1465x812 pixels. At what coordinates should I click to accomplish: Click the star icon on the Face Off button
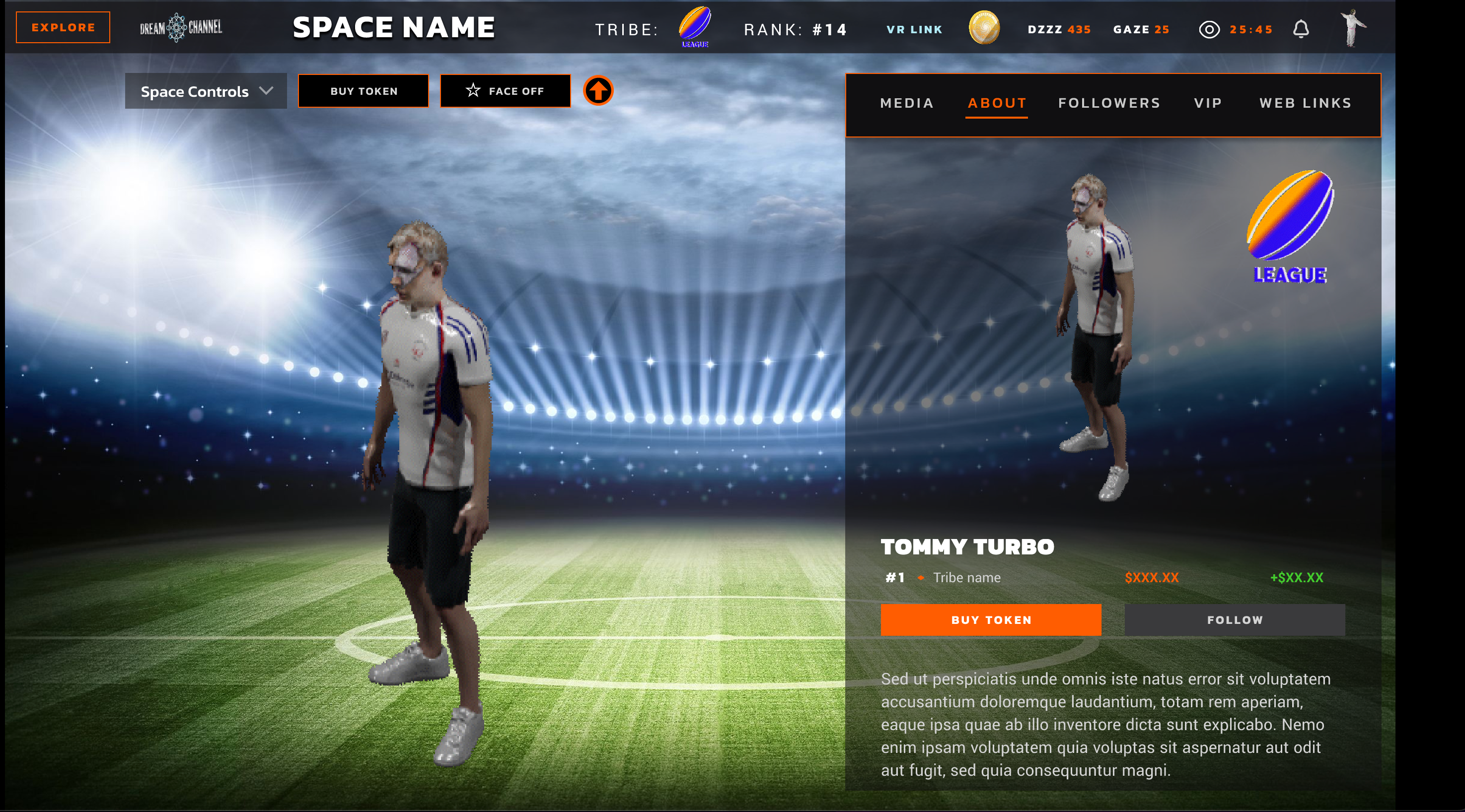pos(473,90)
